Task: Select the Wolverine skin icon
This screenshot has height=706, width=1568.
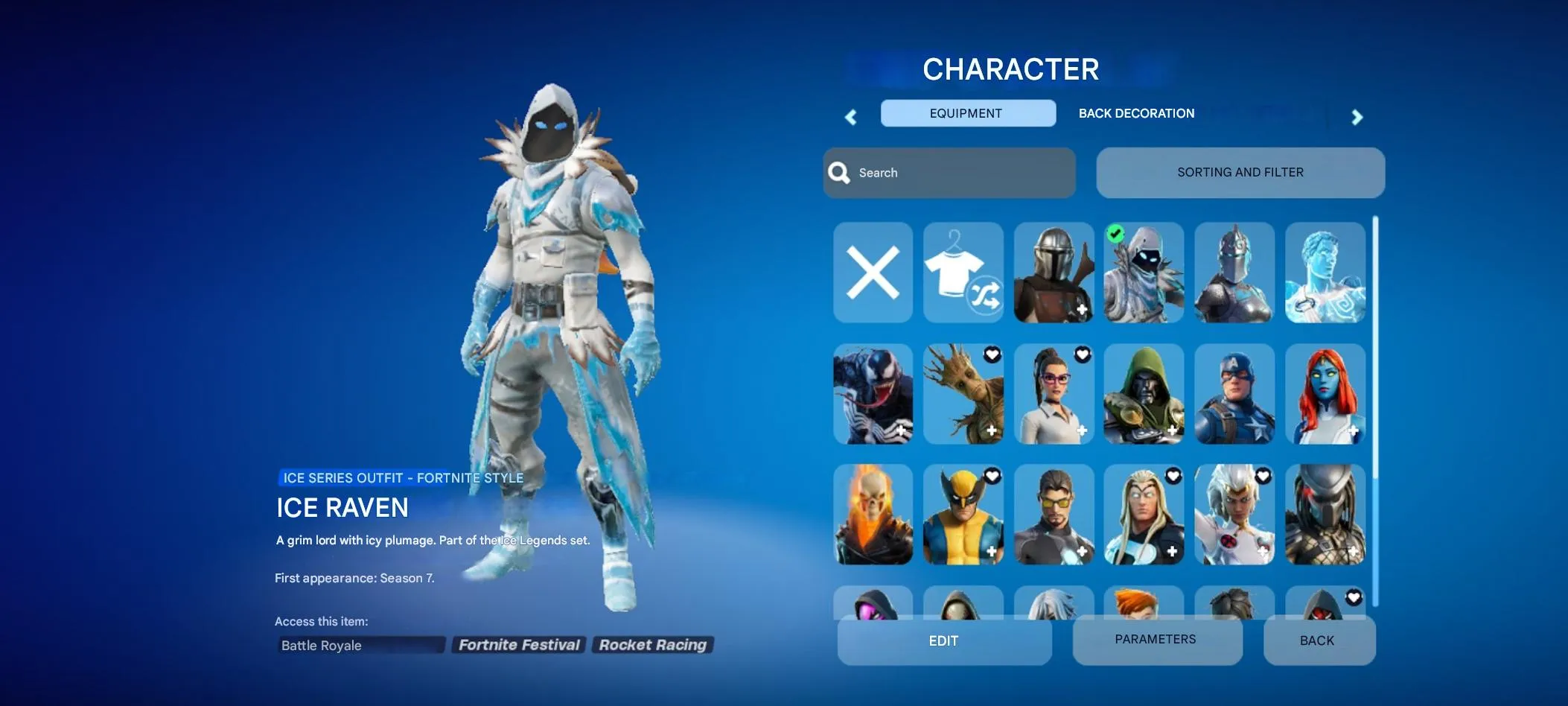Action: [x=964, y=514]
